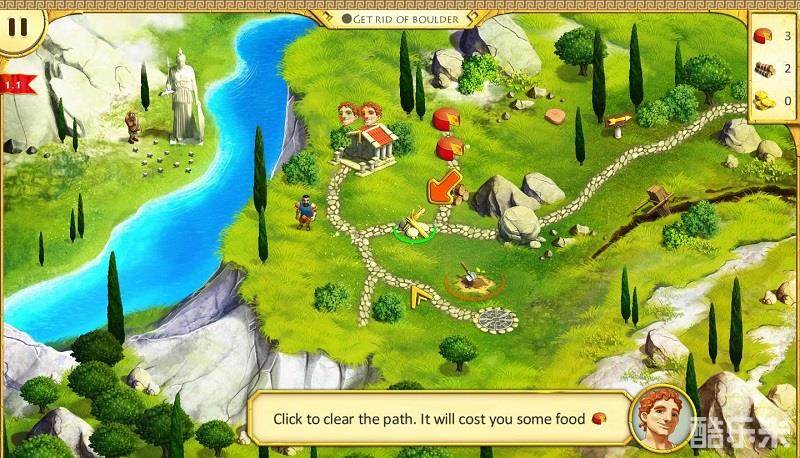Pause the game with the pause button
Screen dimensions: 800x458
pyautogui.click(x=17, y=26)
